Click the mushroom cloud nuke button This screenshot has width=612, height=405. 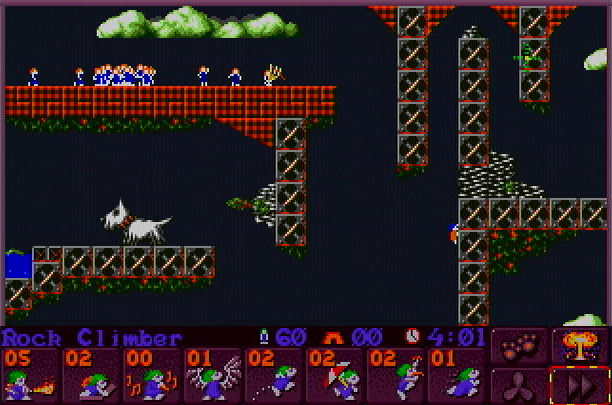coord(578,346)
